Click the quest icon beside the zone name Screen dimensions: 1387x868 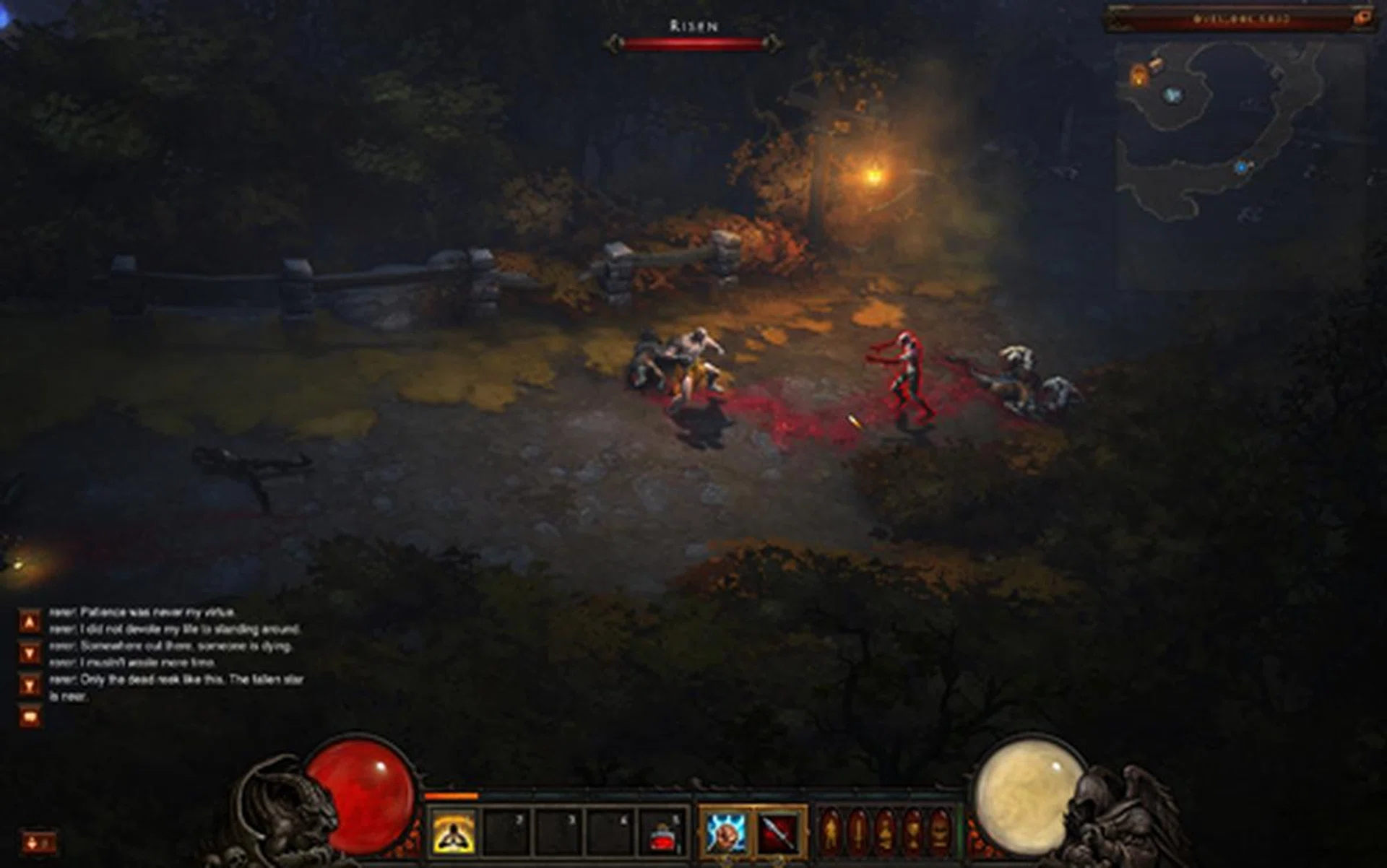[1362, 17]
